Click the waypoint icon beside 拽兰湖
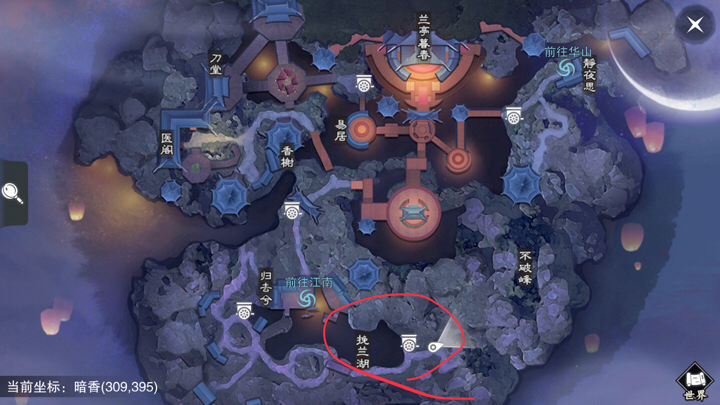The height and width of the screenshot is (405, 720). 409,343
